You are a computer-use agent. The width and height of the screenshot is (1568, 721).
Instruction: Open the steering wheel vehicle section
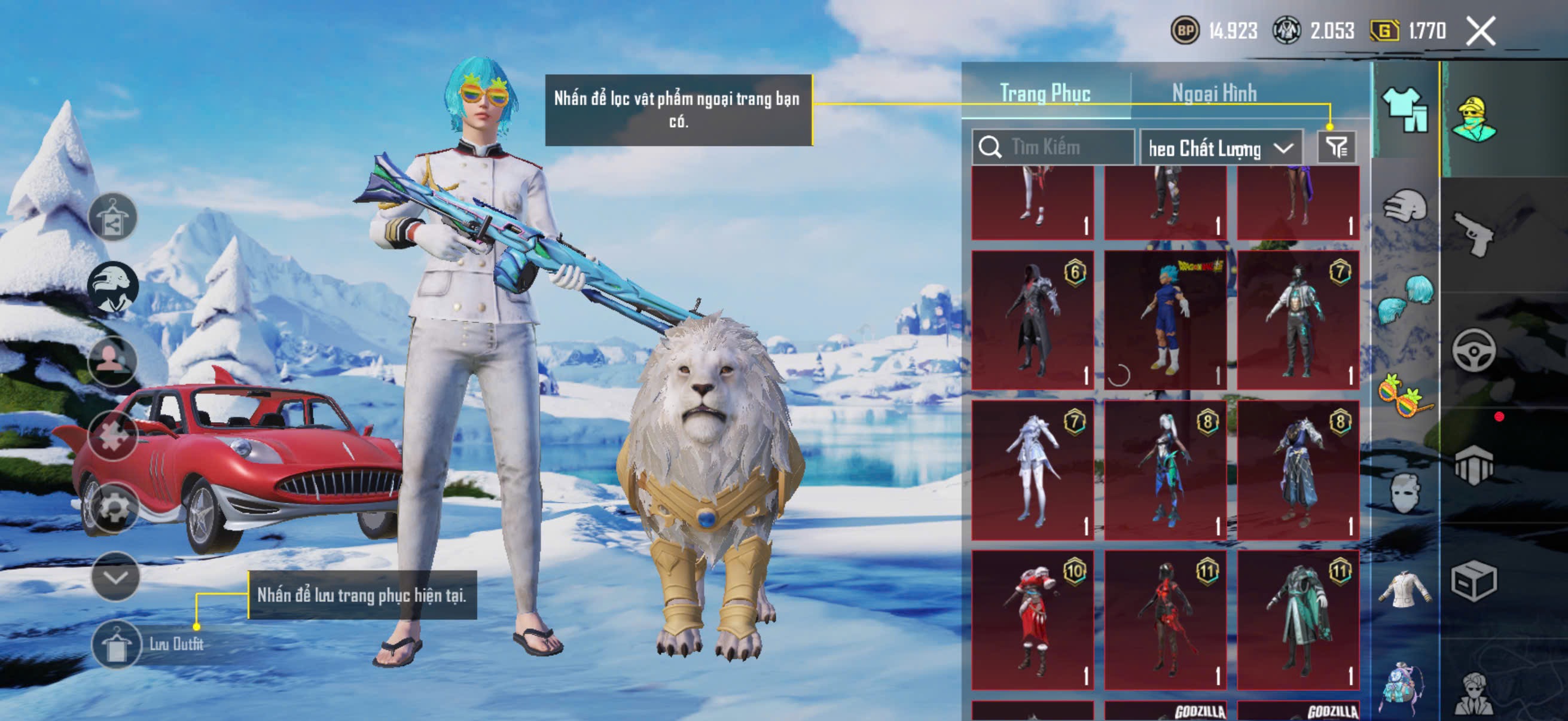click(1473, 350)
